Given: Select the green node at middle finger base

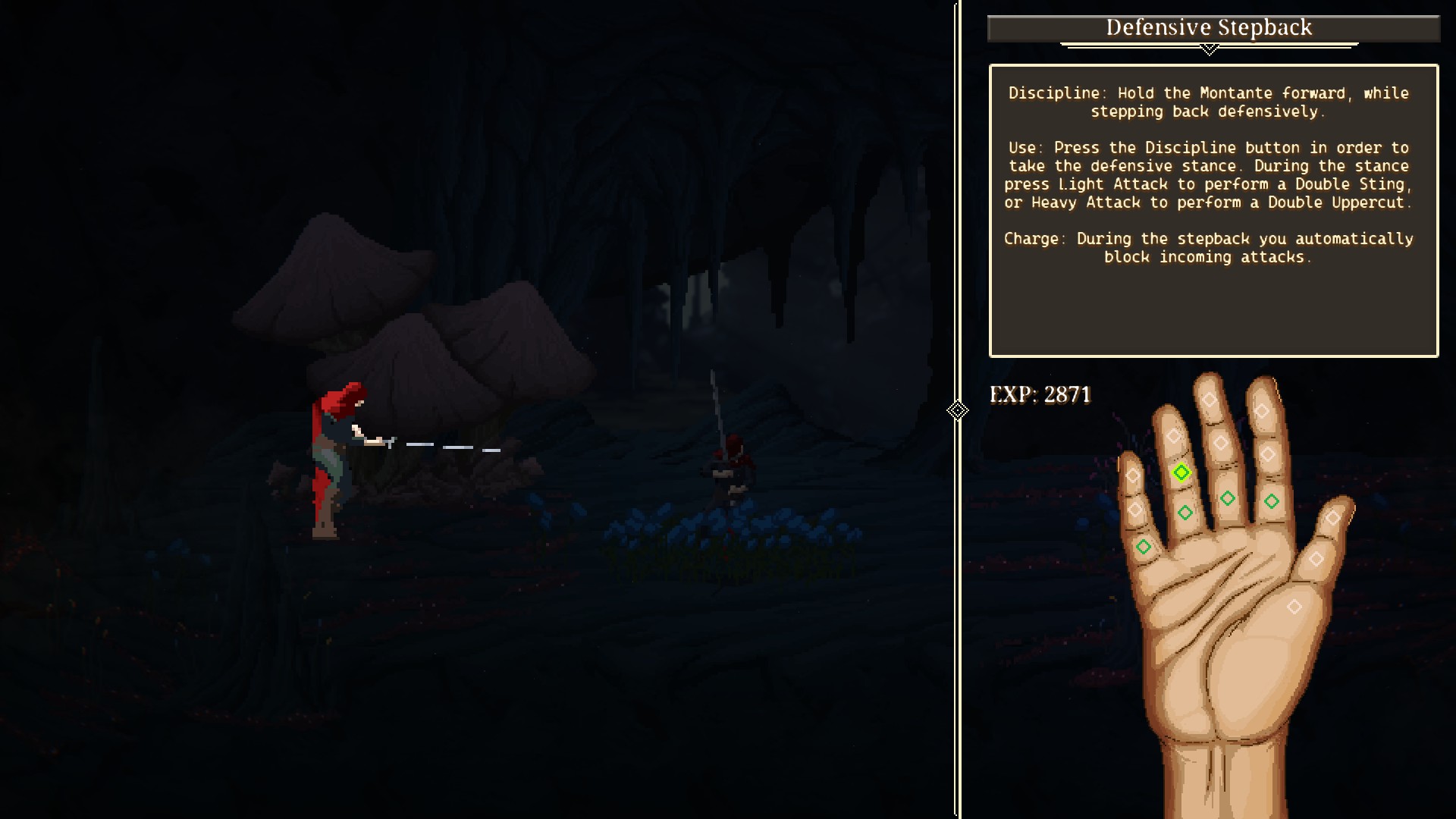Looking at the screenshot, I should [x=1228, y=498].
